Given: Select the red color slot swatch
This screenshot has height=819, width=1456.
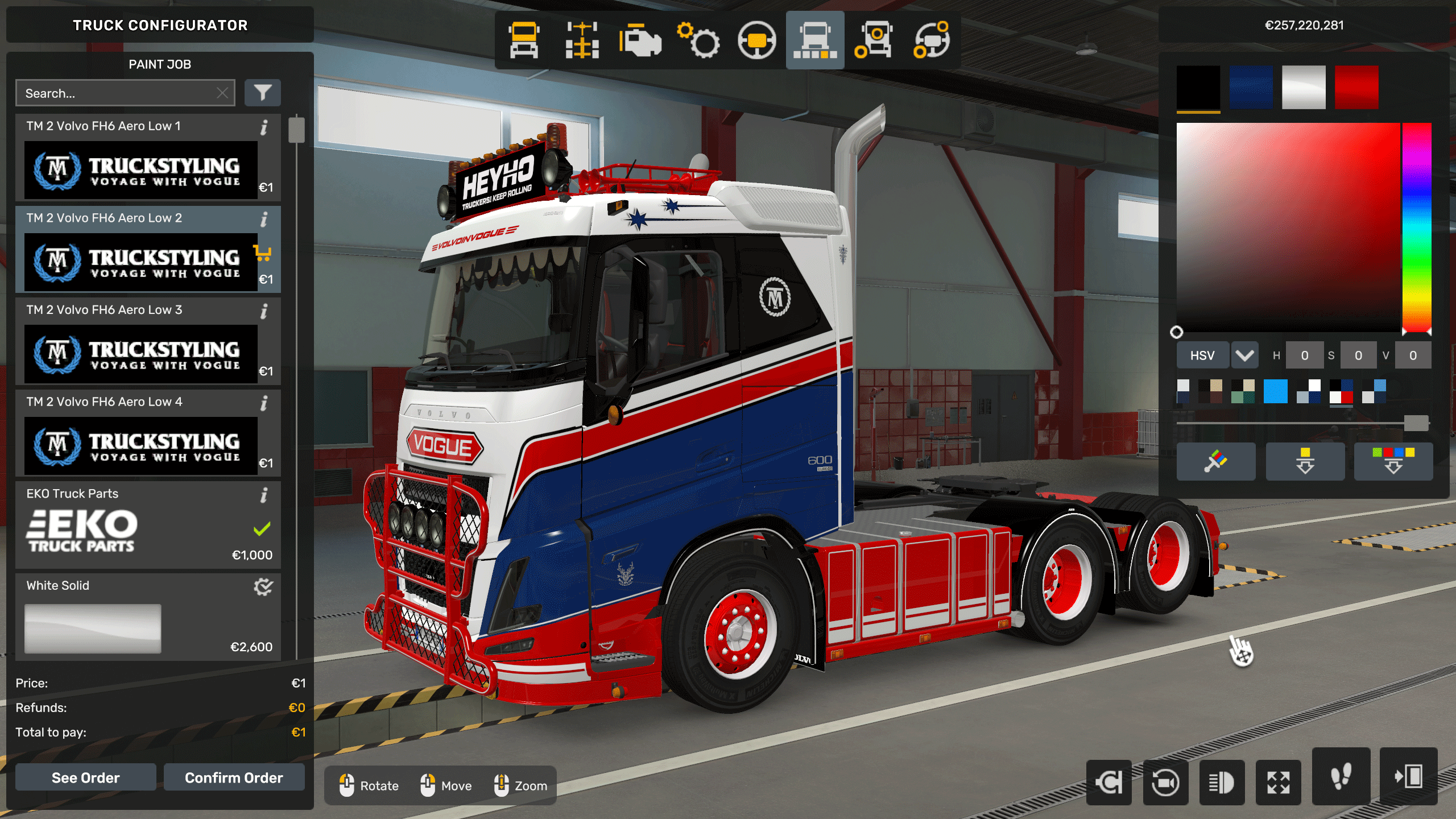Looking at the screenshot, I should (x=1356, y=87).
